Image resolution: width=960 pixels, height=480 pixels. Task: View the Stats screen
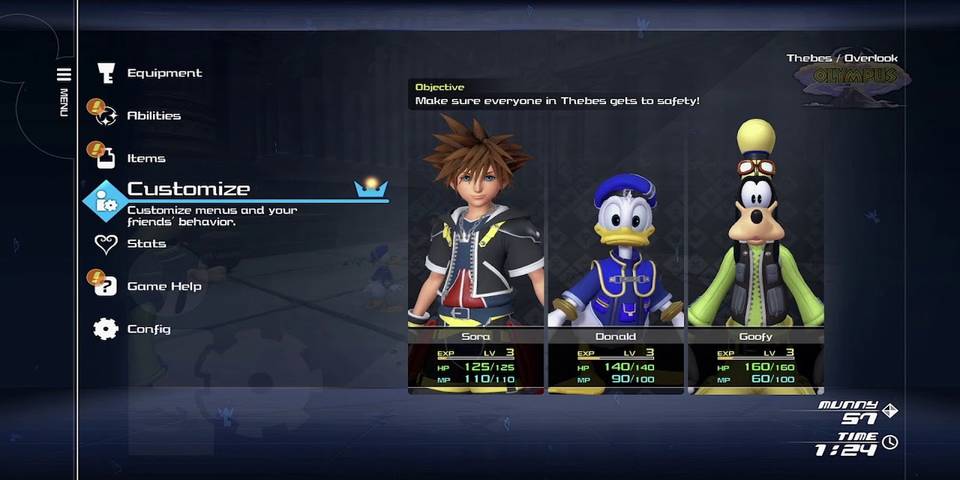pos(146,244)
